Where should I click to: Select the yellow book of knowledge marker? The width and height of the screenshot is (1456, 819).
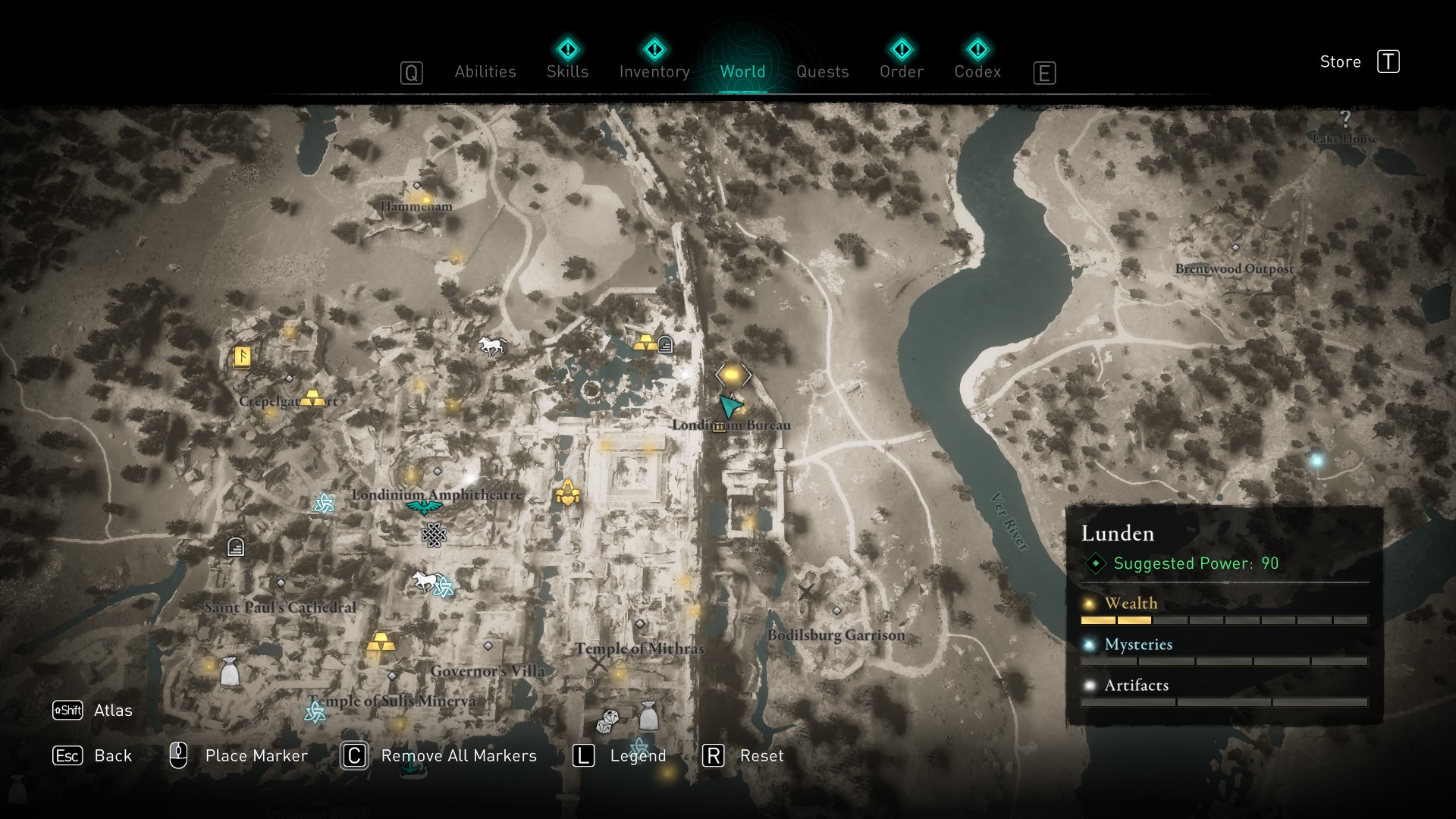pos(242,356)
